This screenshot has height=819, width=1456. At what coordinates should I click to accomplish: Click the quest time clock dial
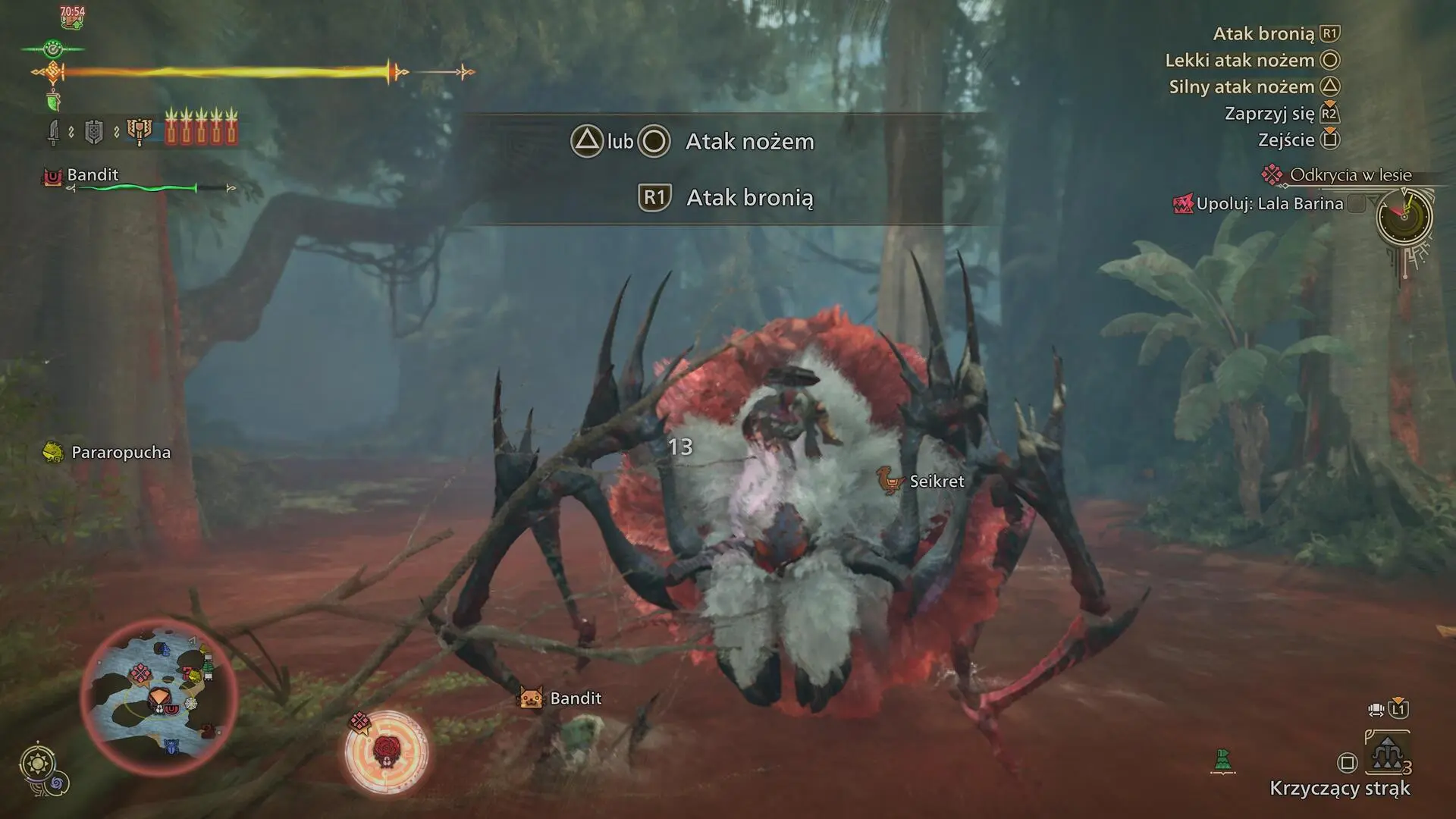point(1404,218)
